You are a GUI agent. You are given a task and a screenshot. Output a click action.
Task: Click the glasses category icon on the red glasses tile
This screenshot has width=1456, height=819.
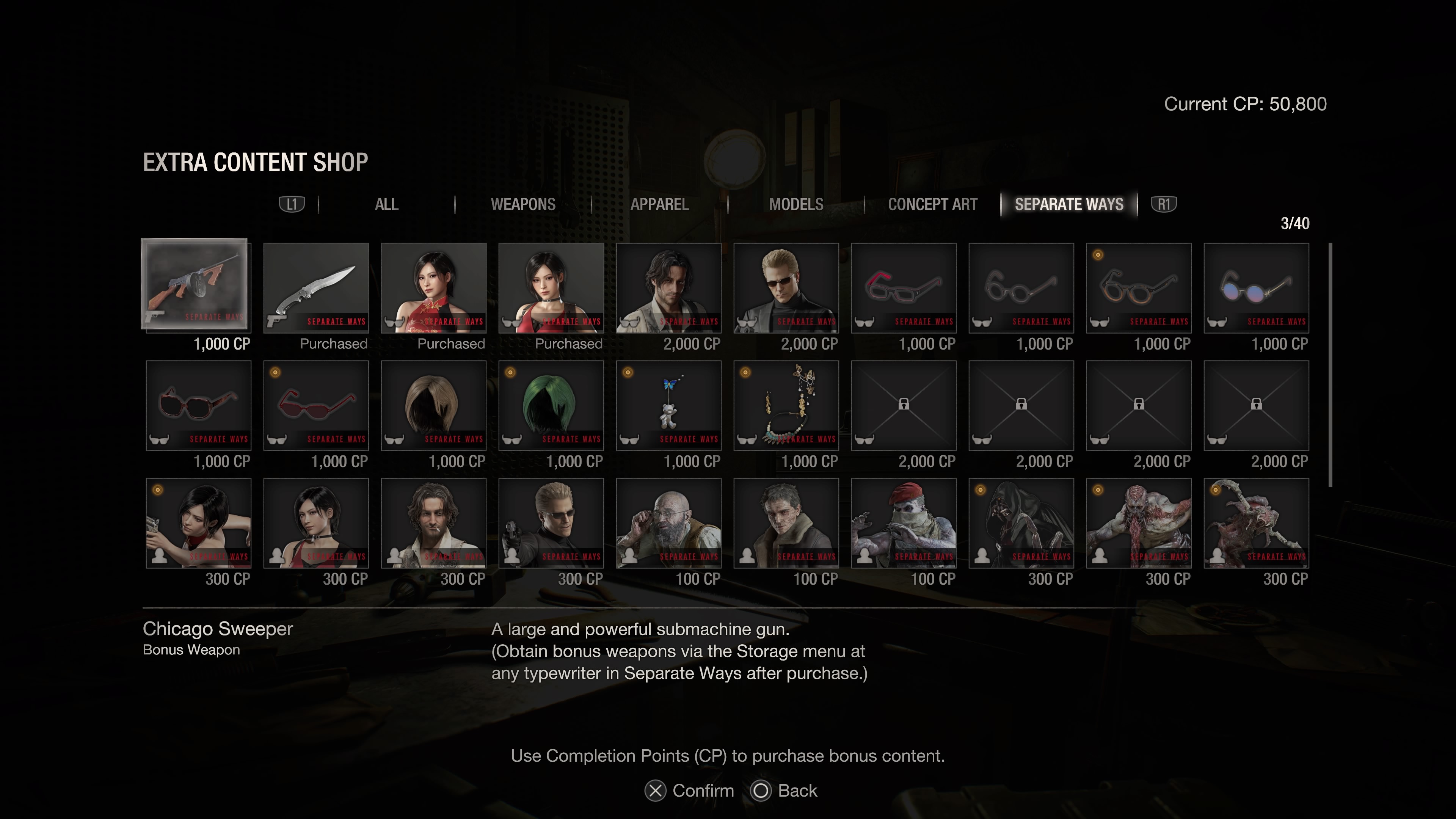[x=865, y=322]
